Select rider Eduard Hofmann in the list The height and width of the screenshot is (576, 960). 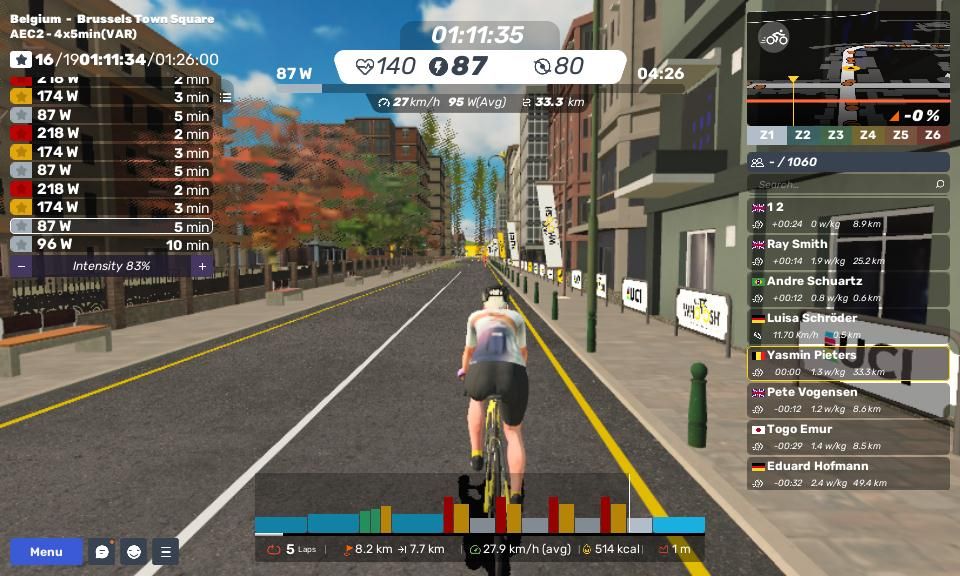click(x=848, y=474)
